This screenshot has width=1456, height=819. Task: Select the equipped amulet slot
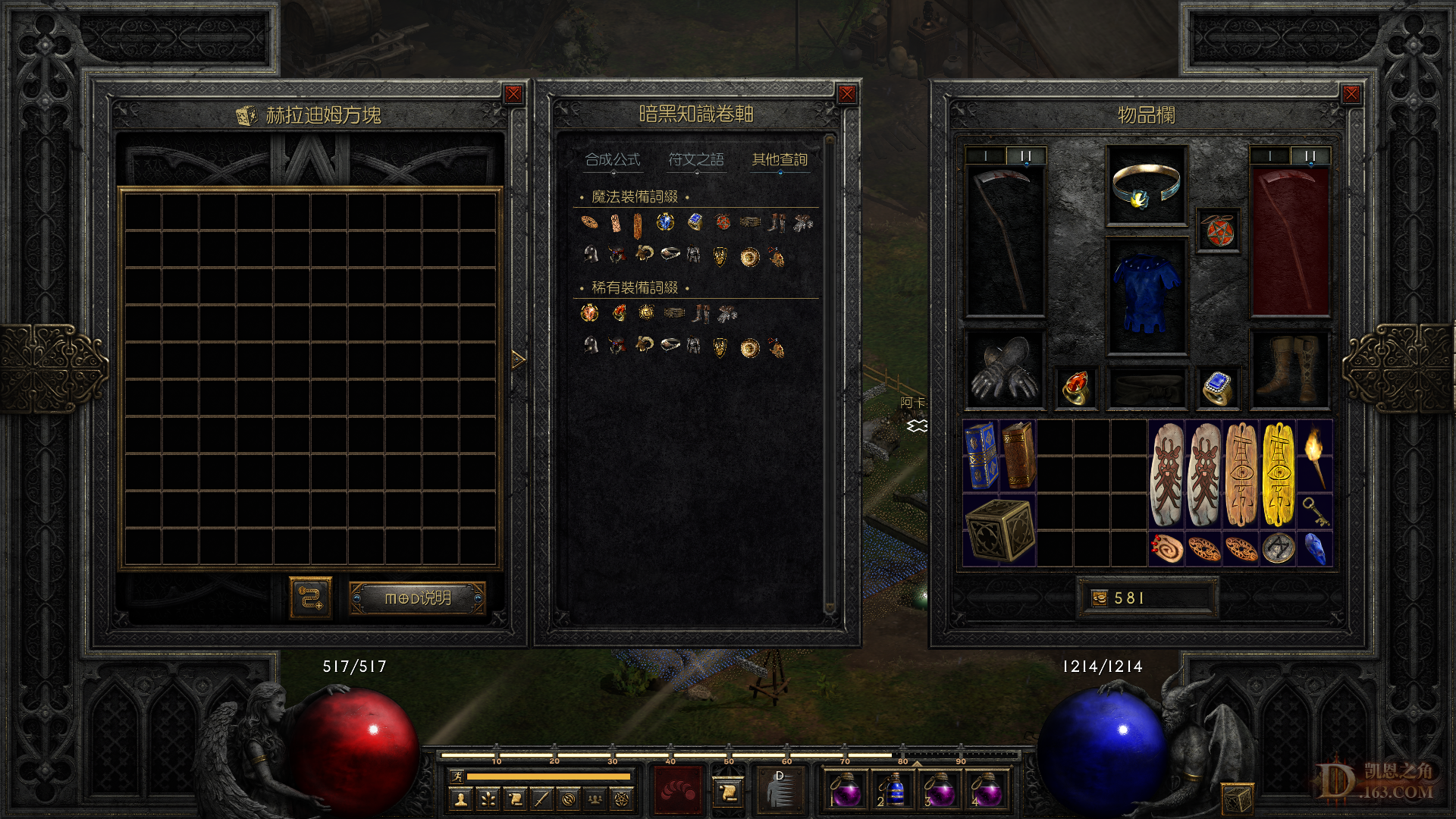click(x=1146, y=186)
